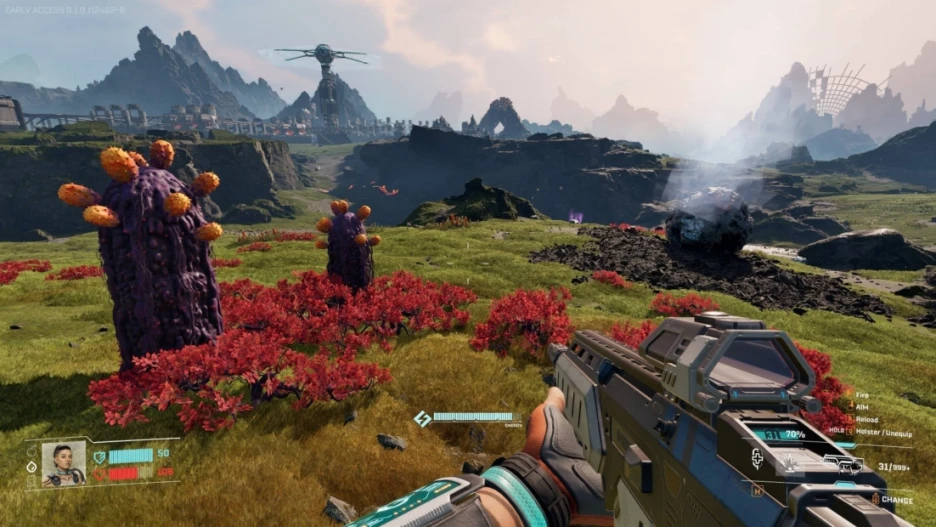Screen dimensions: 936x527
Task: Select the character portrait in the status panel
Action: click(x=63, y=464)
